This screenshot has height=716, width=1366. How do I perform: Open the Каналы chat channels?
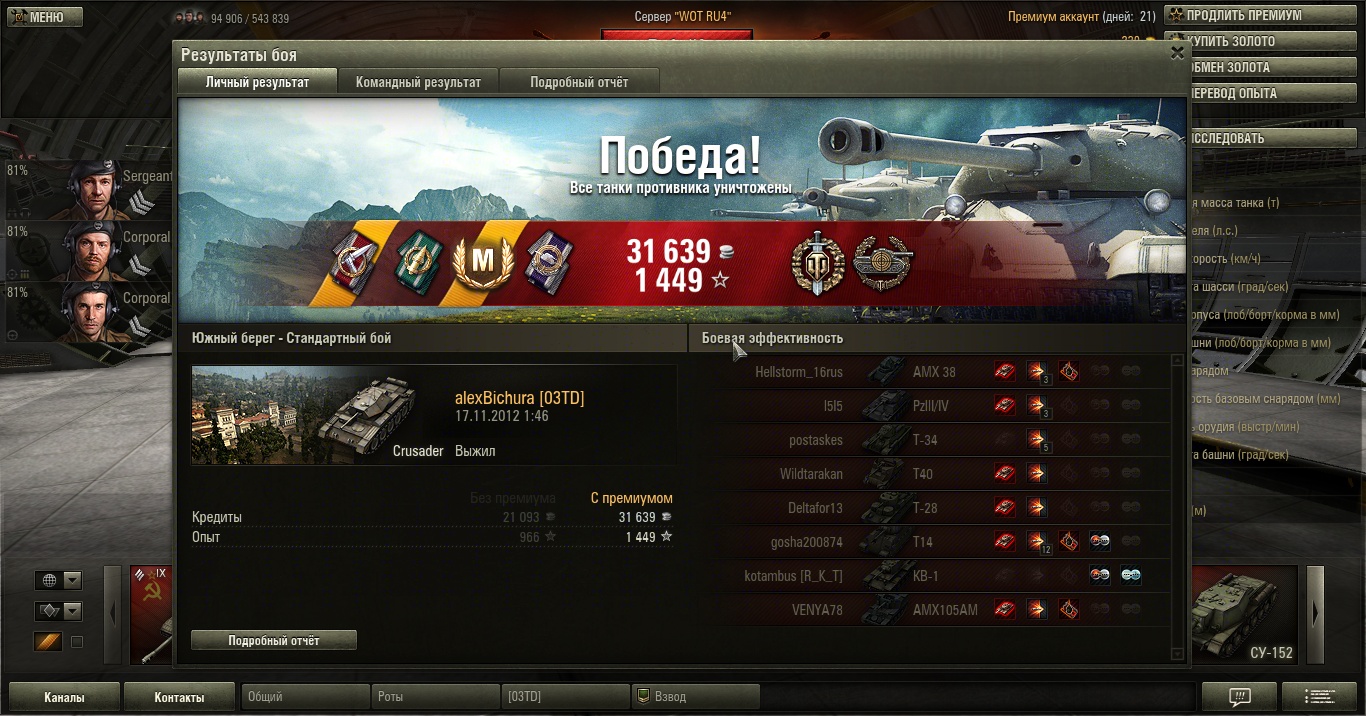tap(64, 697)
